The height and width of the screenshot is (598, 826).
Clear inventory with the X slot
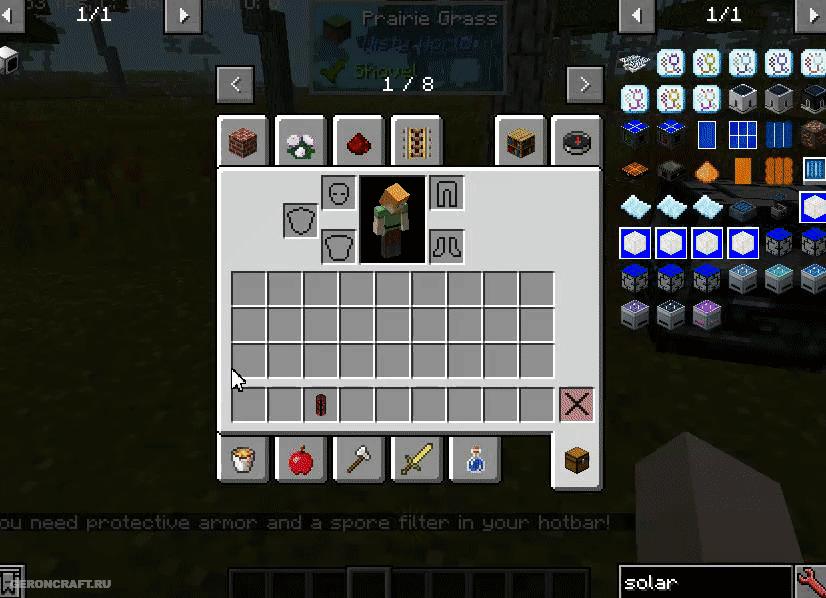tap(576, 405)
